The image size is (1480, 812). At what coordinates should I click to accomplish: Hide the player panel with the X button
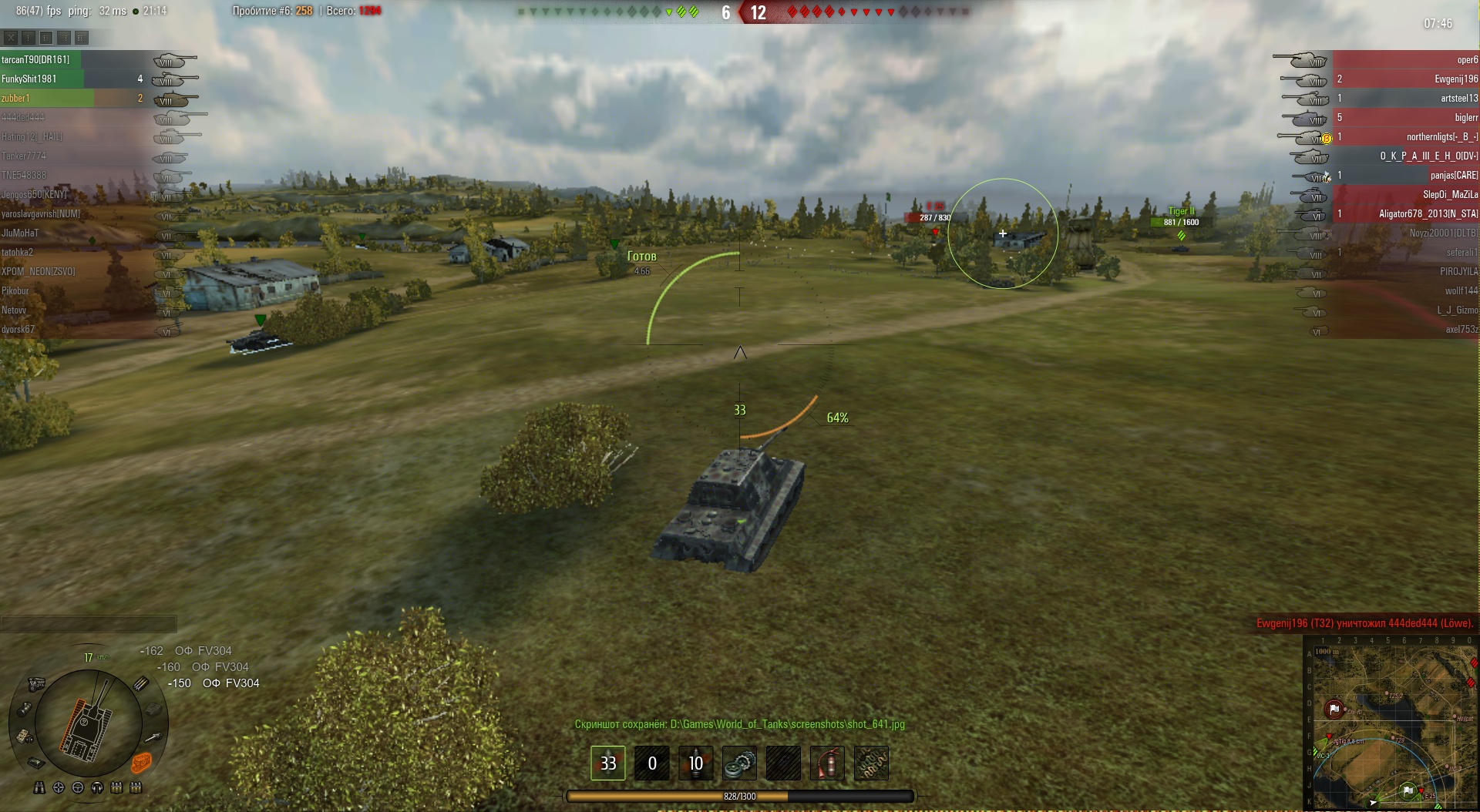click(11, 37)
